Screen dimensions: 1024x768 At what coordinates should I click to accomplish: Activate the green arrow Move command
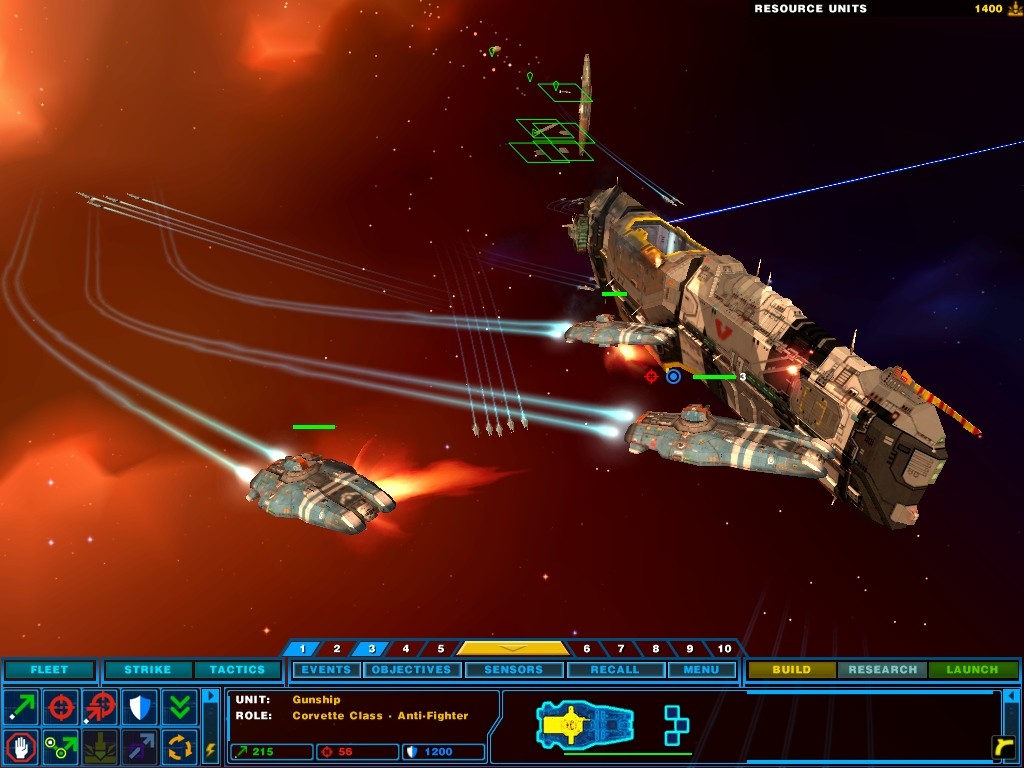[x=21, y=707]
